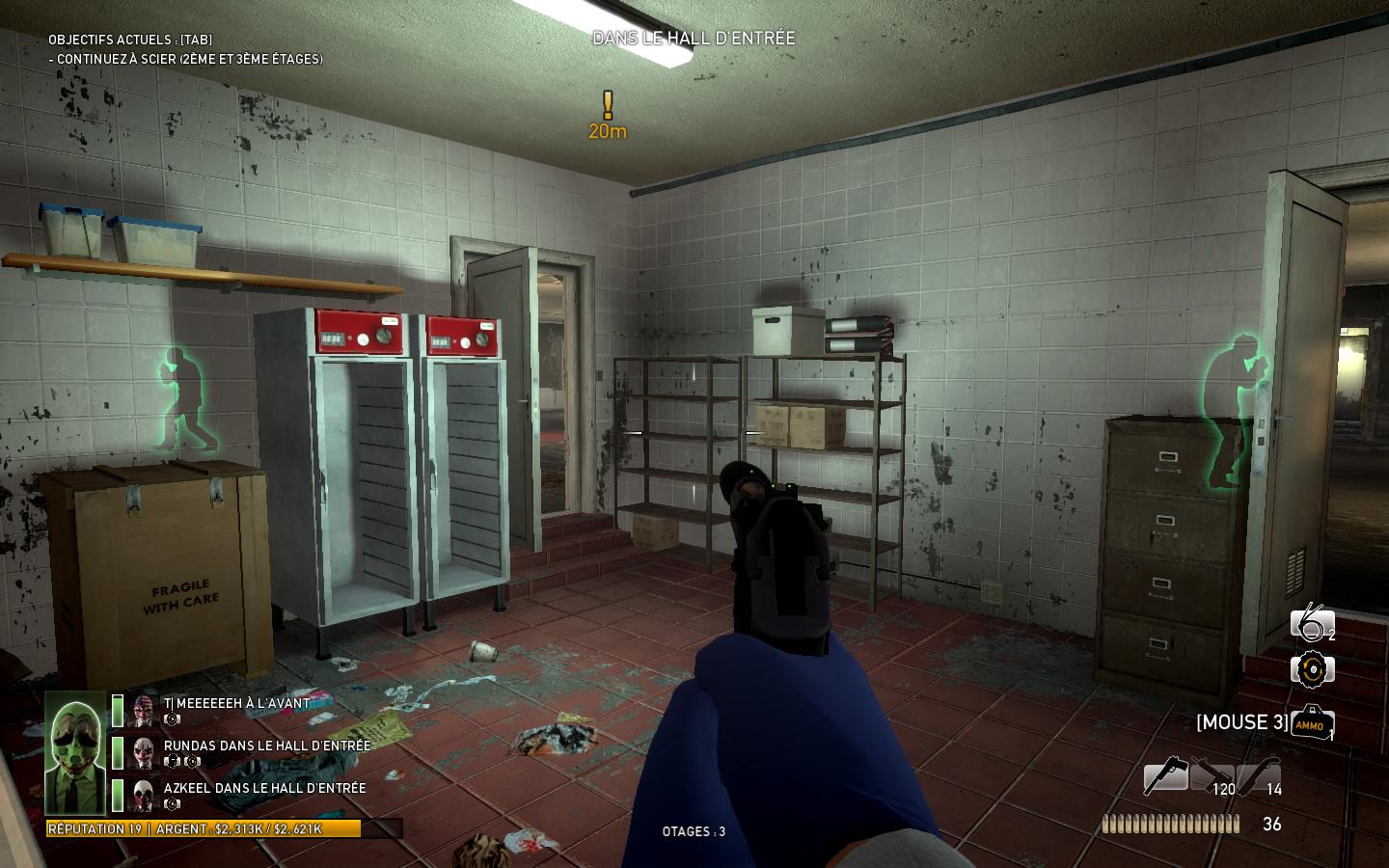Select the ammo bag deployable icon

[1312, 723]
